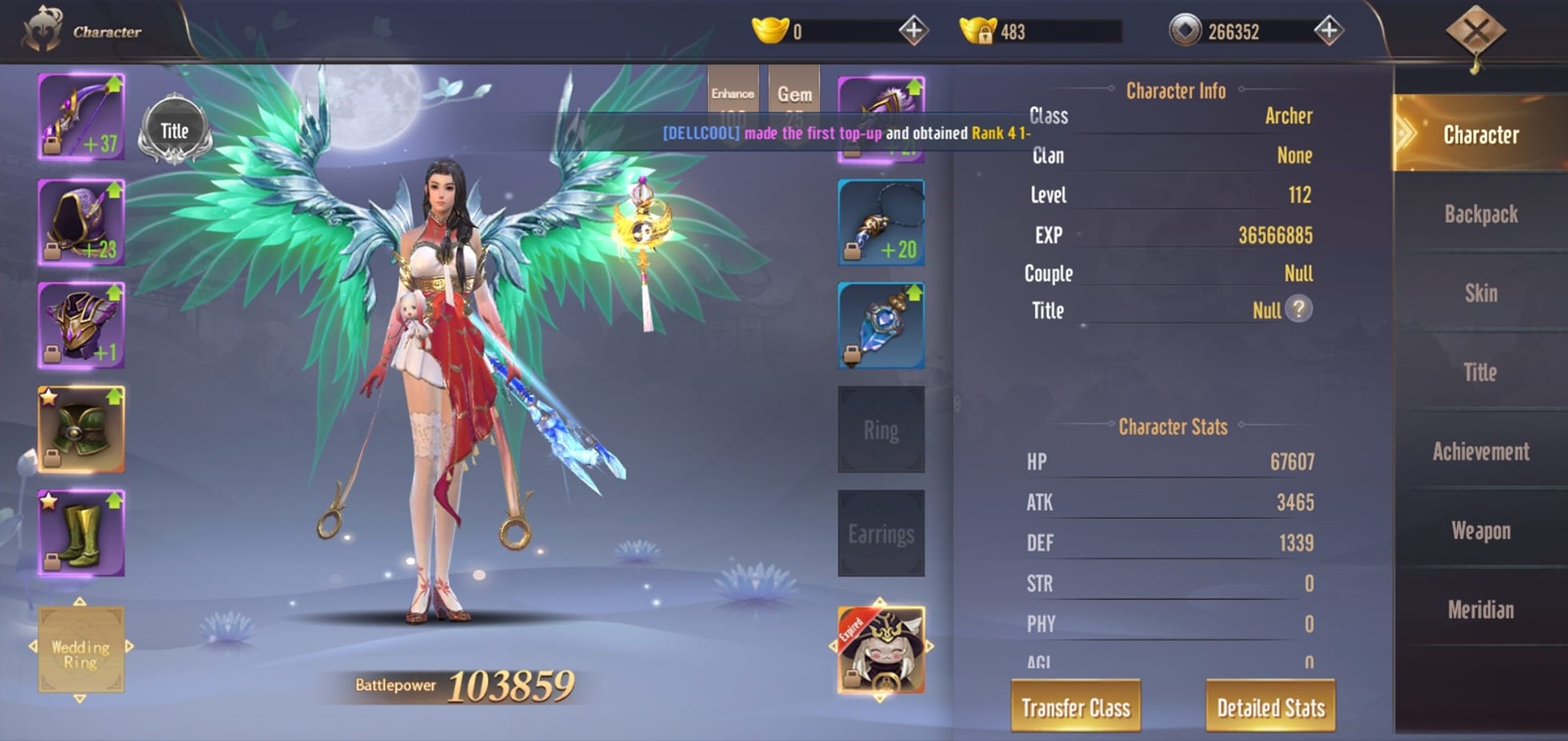This screenshot has width=1568, height=741.
Task: Click the round Title badge button
Action: 175,130
